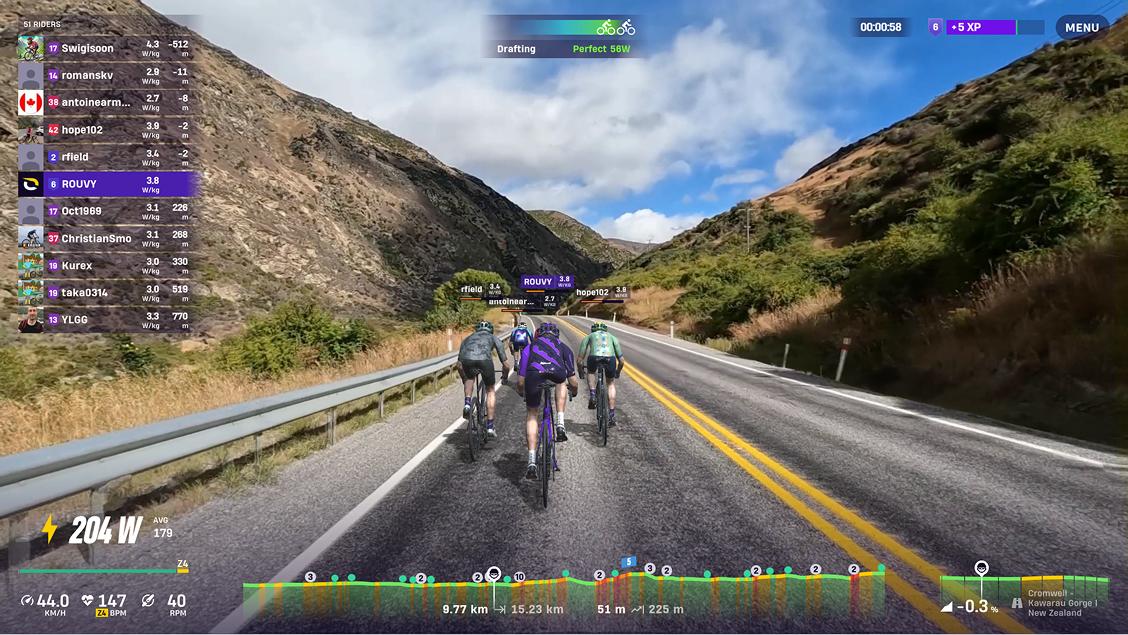Select rider Swigisoon in leaderboard
This screenshot has height=635, width=1128.
pos(105,48)
